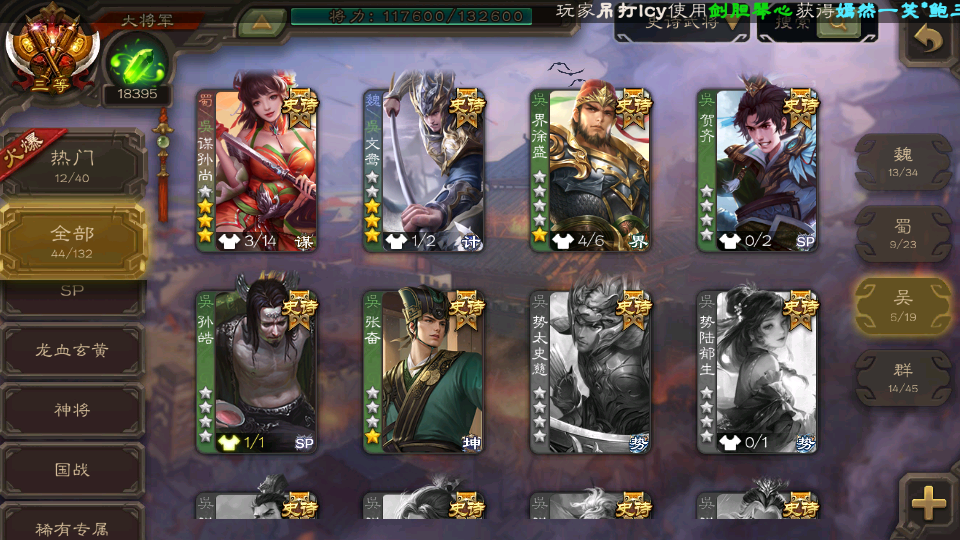Select the 孙皓 general card
Viewport: 960px width, 540px height.
click(x=257, y=371)
